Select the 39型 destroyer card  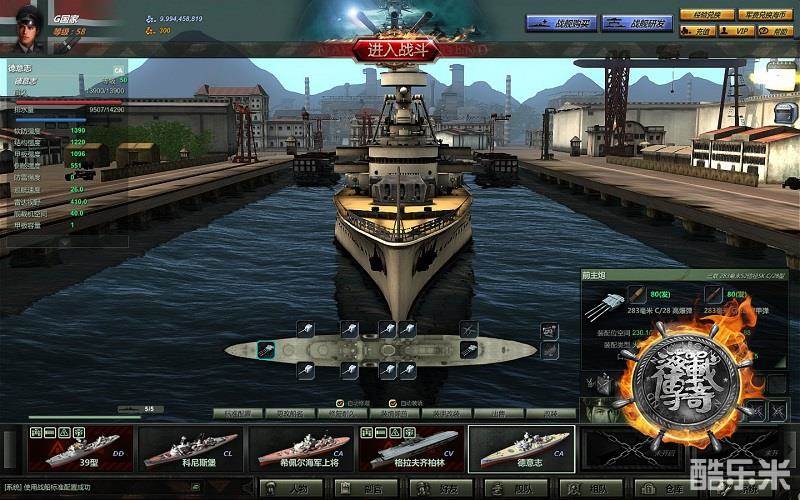(80, 449)
